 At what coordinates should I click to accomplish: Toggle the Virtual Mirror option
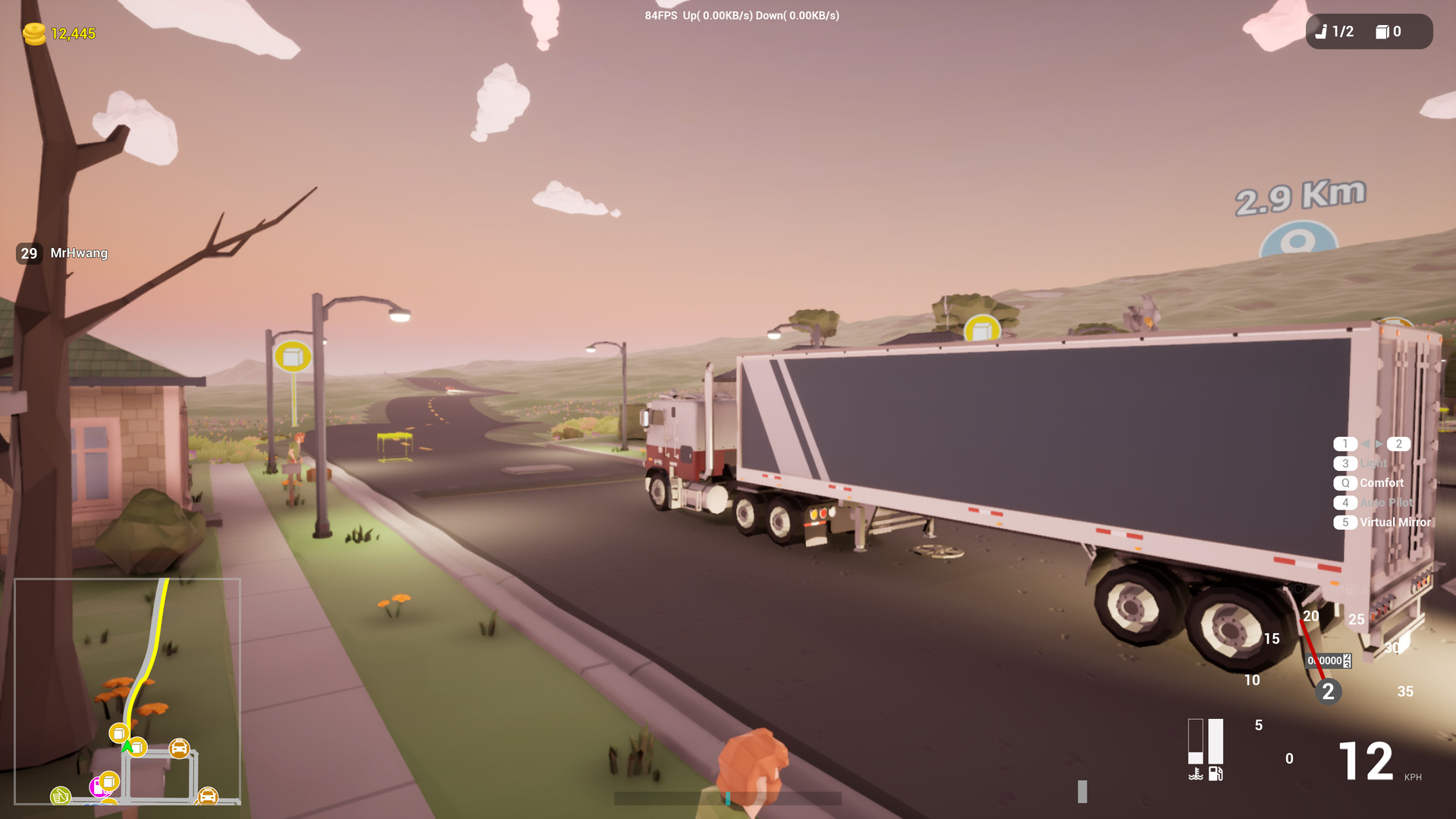pos(1345,522)
